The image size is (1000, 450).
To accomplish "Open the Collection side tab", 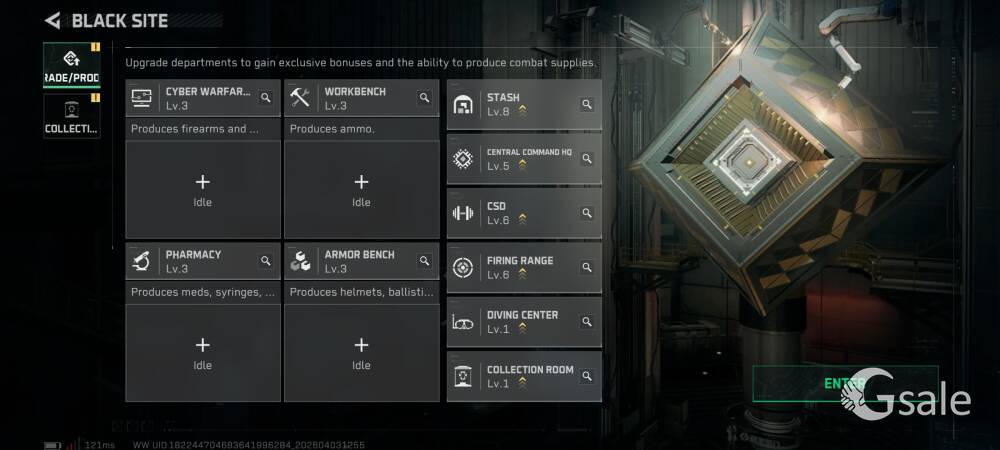I will point(71,117).
